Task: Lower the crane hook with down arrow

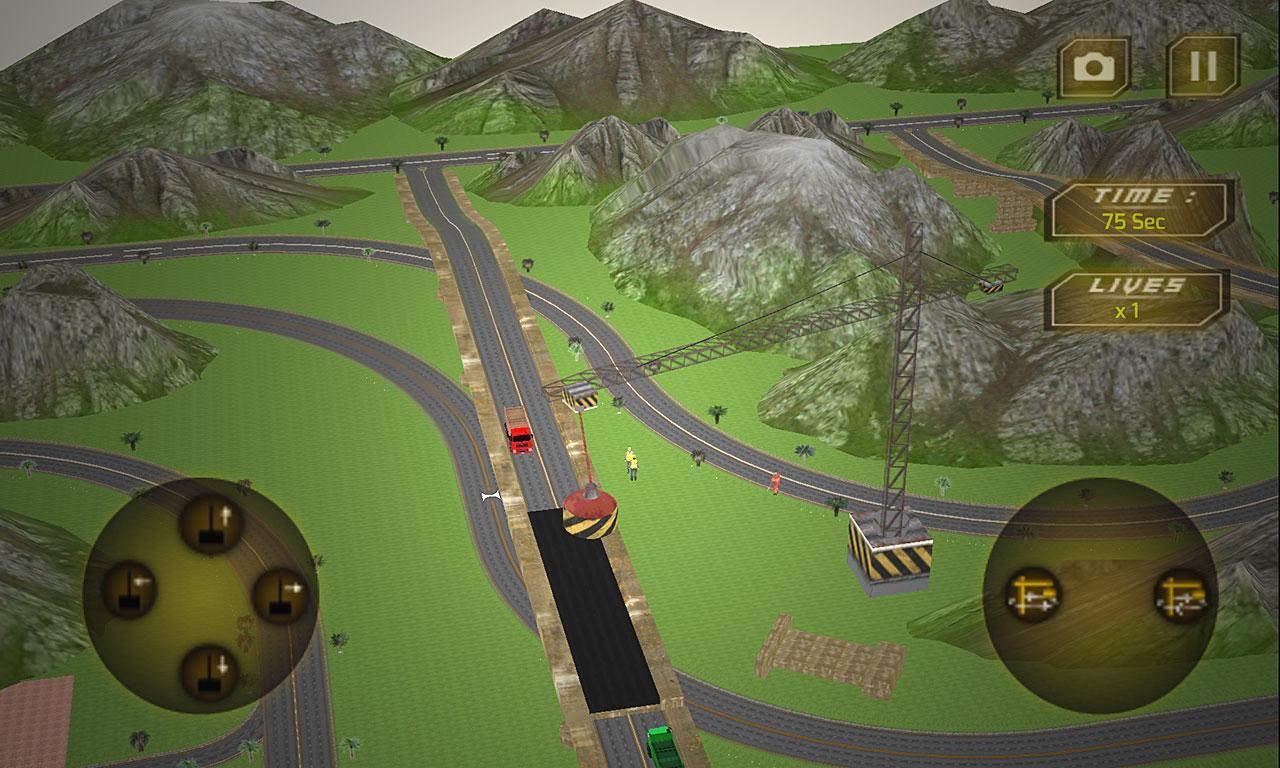Action: (x=209, y=672)
